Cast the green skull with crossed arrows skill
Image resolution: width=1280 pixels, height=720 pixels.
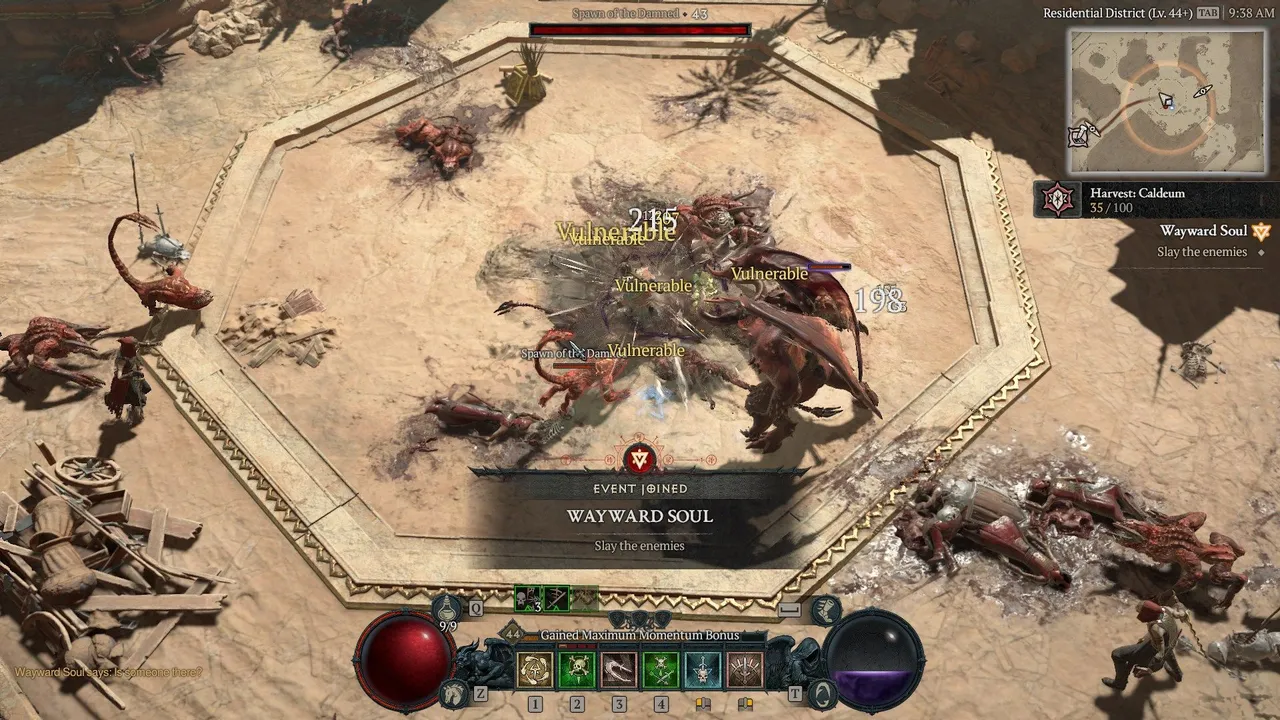[661, 670]
